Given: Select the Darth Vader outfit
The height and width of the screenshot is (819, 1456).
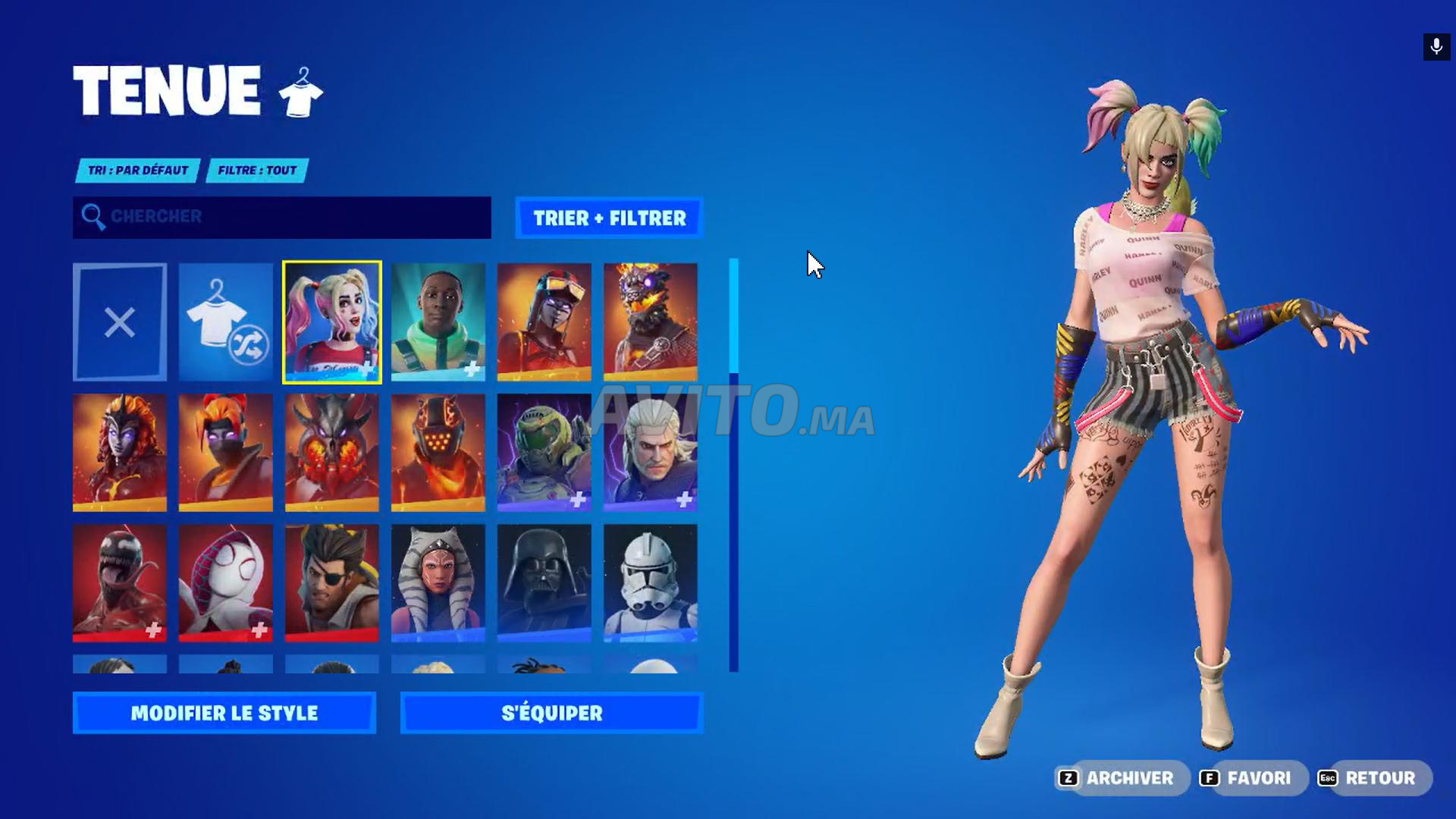Looking at the screenshot, I should (x=544, y=583).
